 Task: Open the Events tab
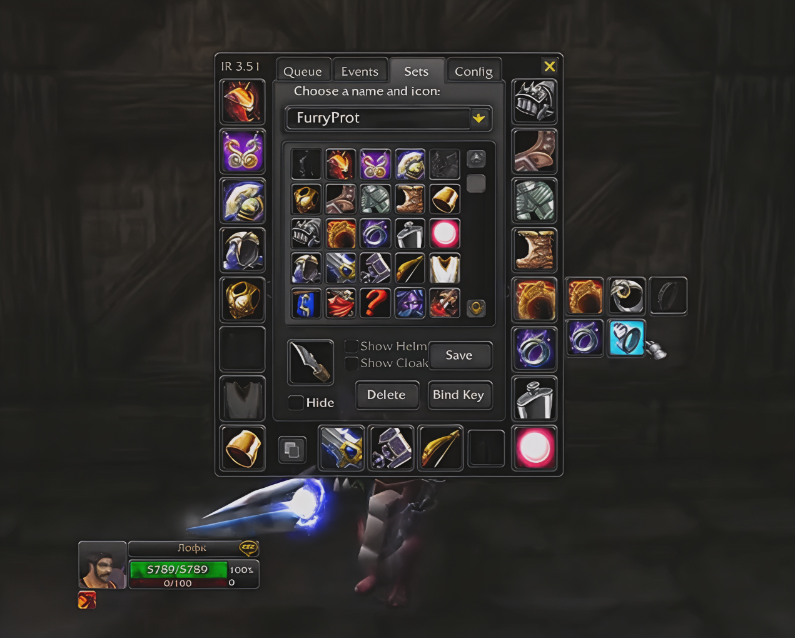point(359,72)
